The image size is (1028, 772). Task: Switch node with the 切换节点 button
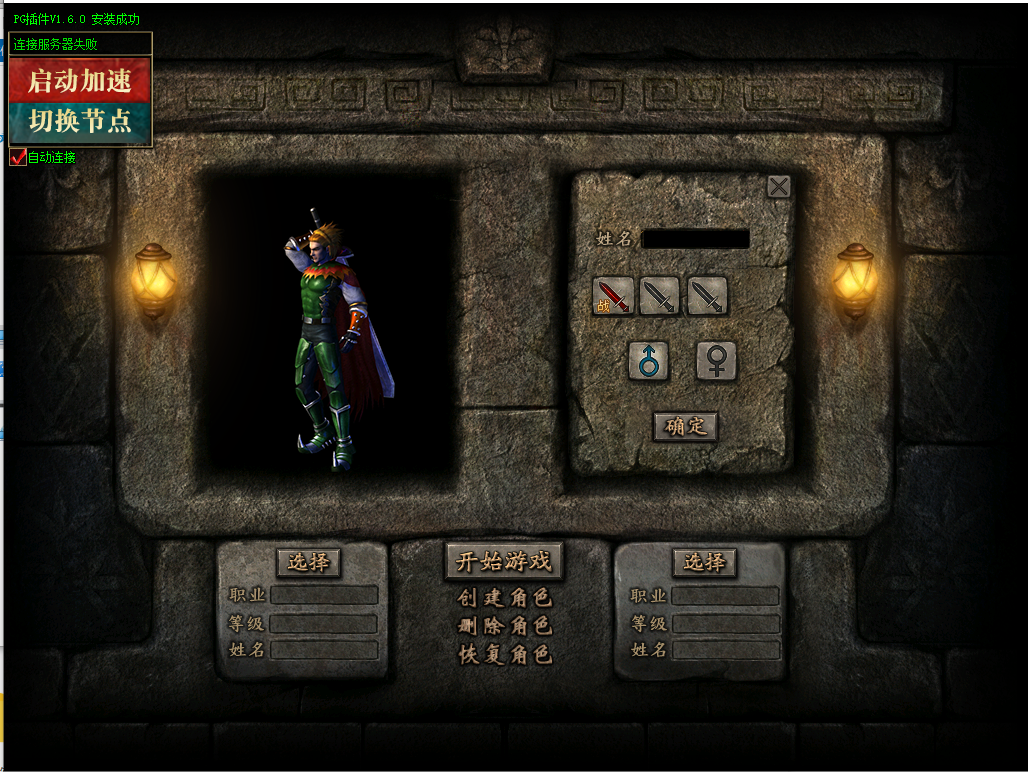tap(80, 121)
